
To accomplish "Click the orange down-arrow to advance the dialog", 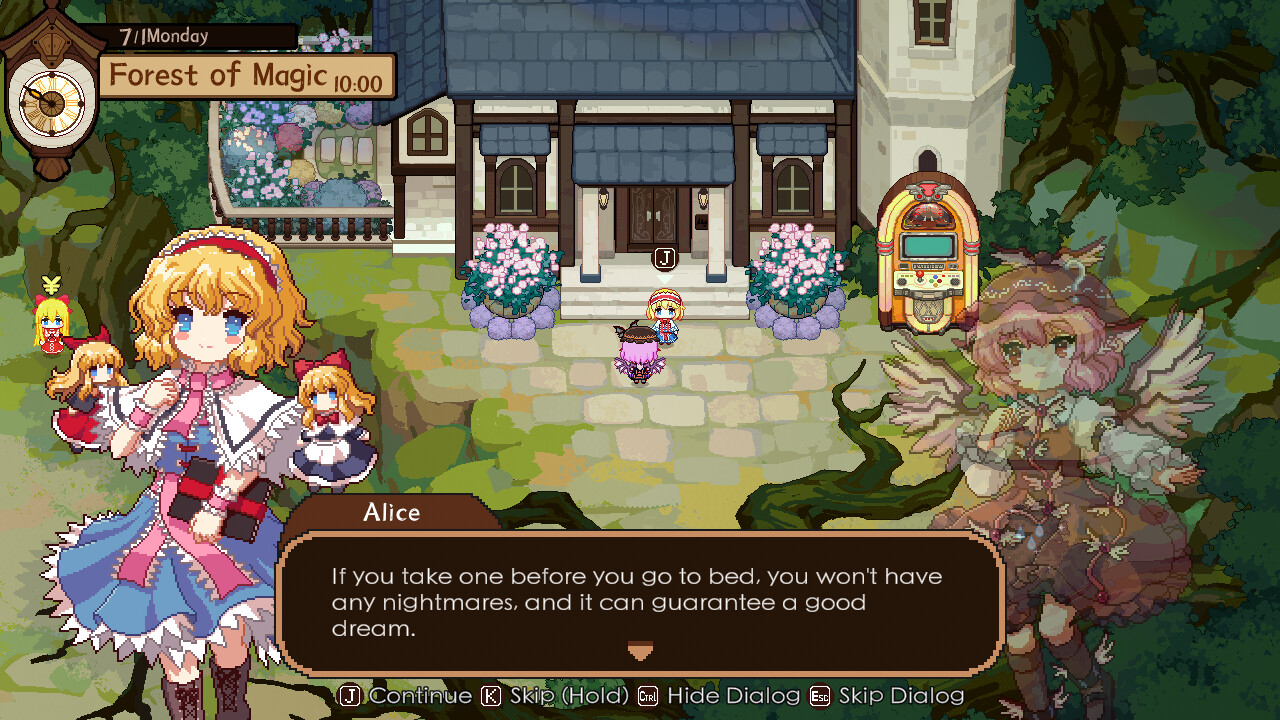I will [x=640, y=651].
